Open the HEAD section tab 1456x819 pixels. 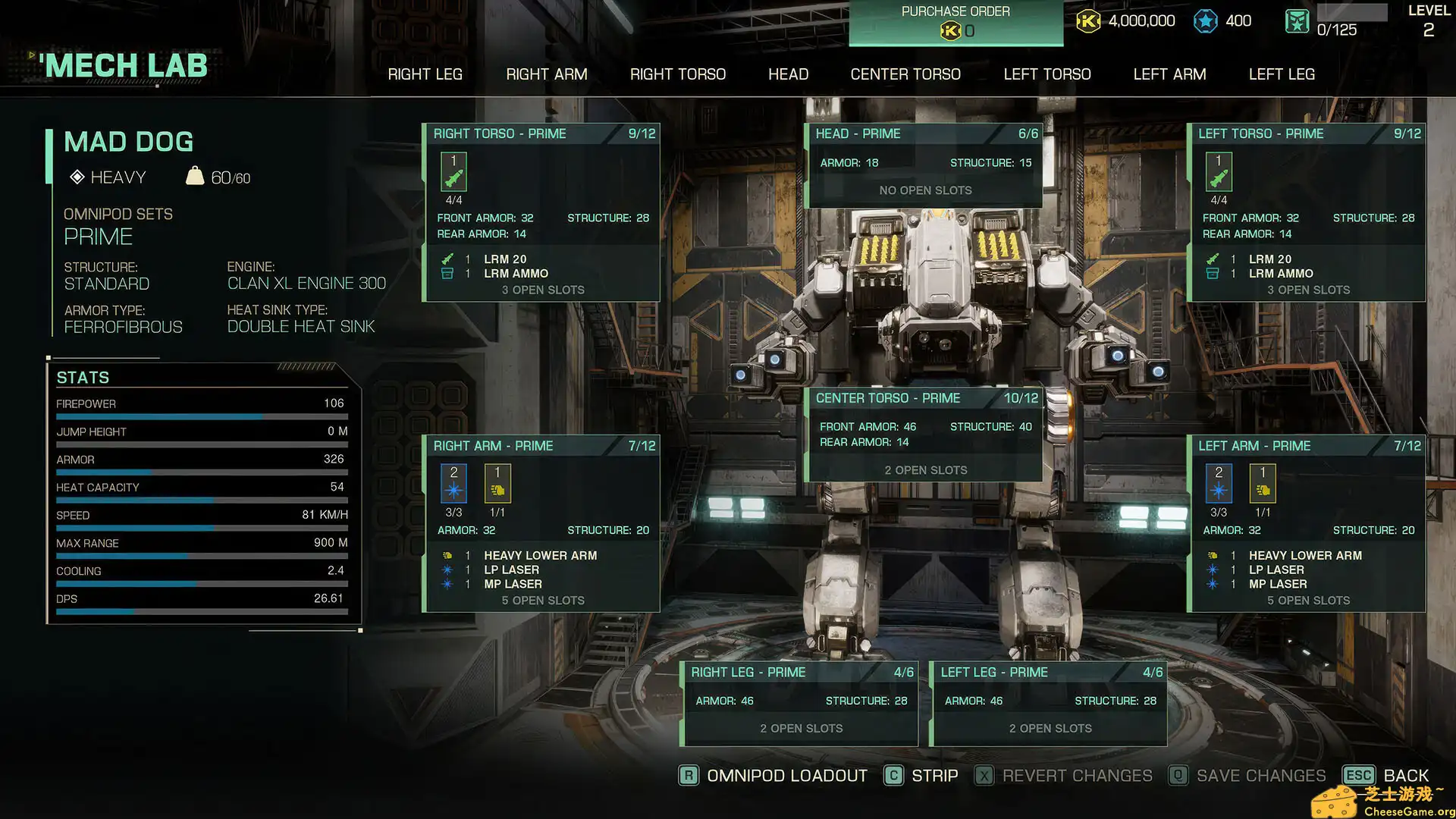(x=788, y=74)
